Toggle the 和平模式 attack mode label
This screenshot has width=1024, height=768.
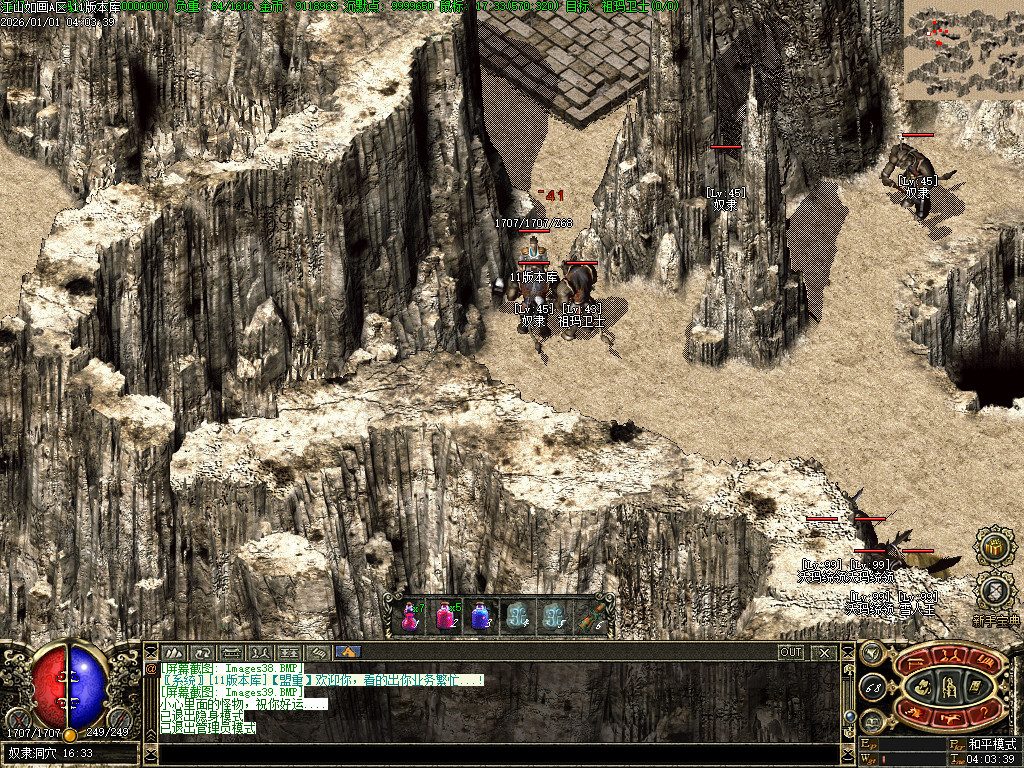991,744
